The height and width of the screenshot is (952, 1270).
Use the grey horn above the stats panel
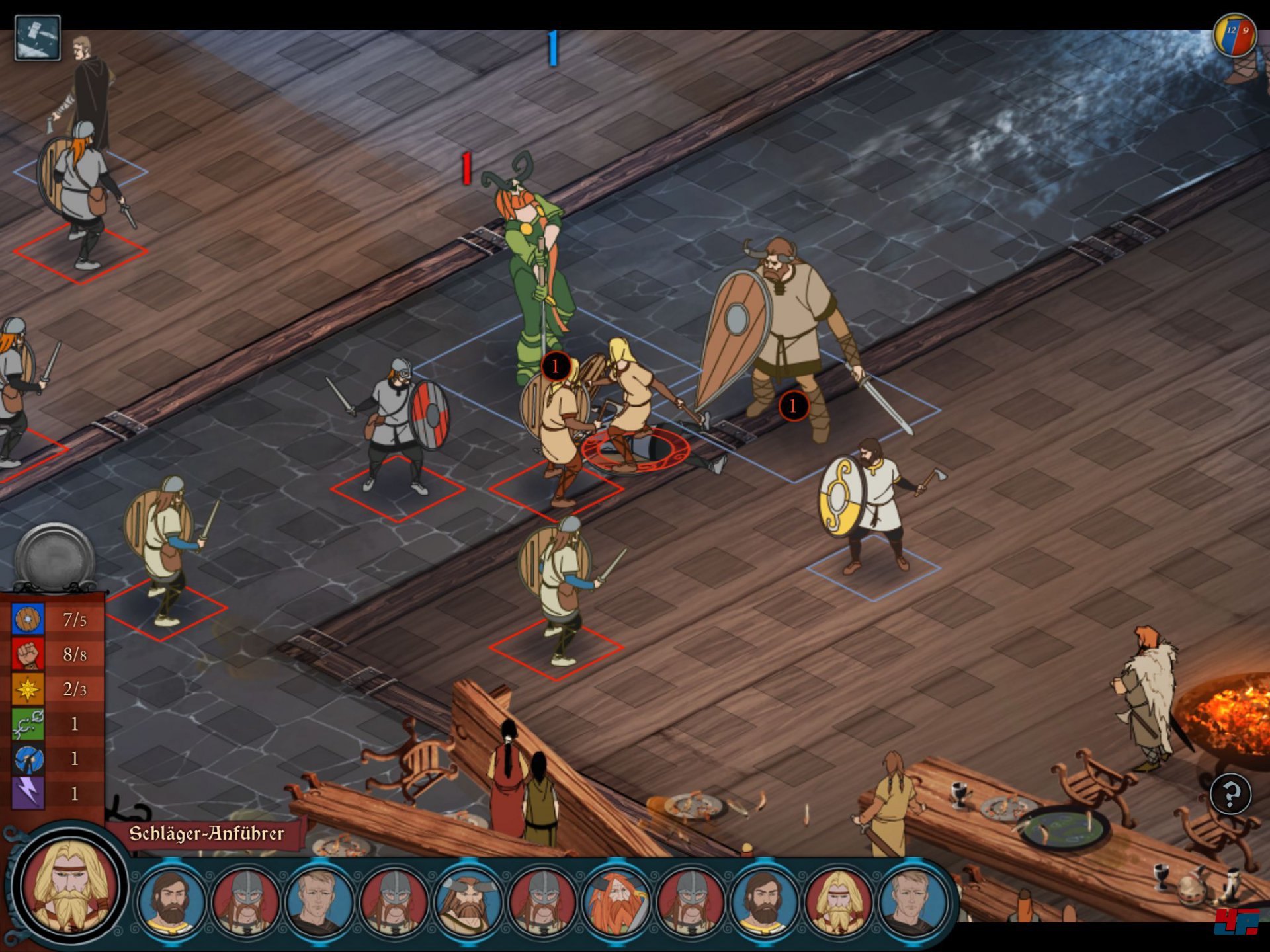tap(55, 557)
